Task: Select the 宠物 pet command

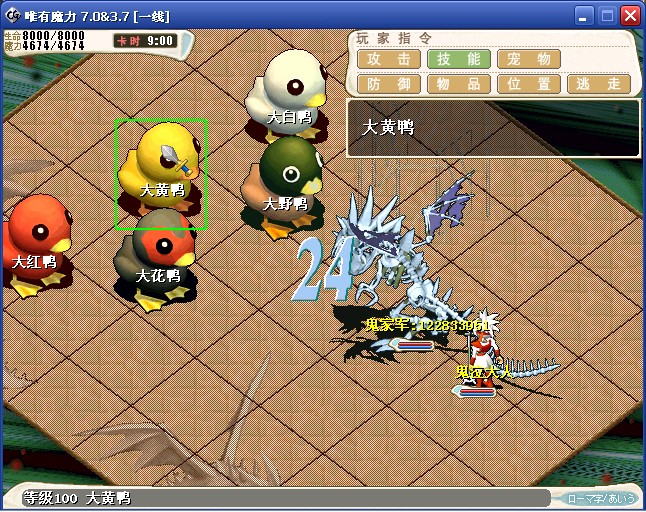Action: click(x=528, y=59)
